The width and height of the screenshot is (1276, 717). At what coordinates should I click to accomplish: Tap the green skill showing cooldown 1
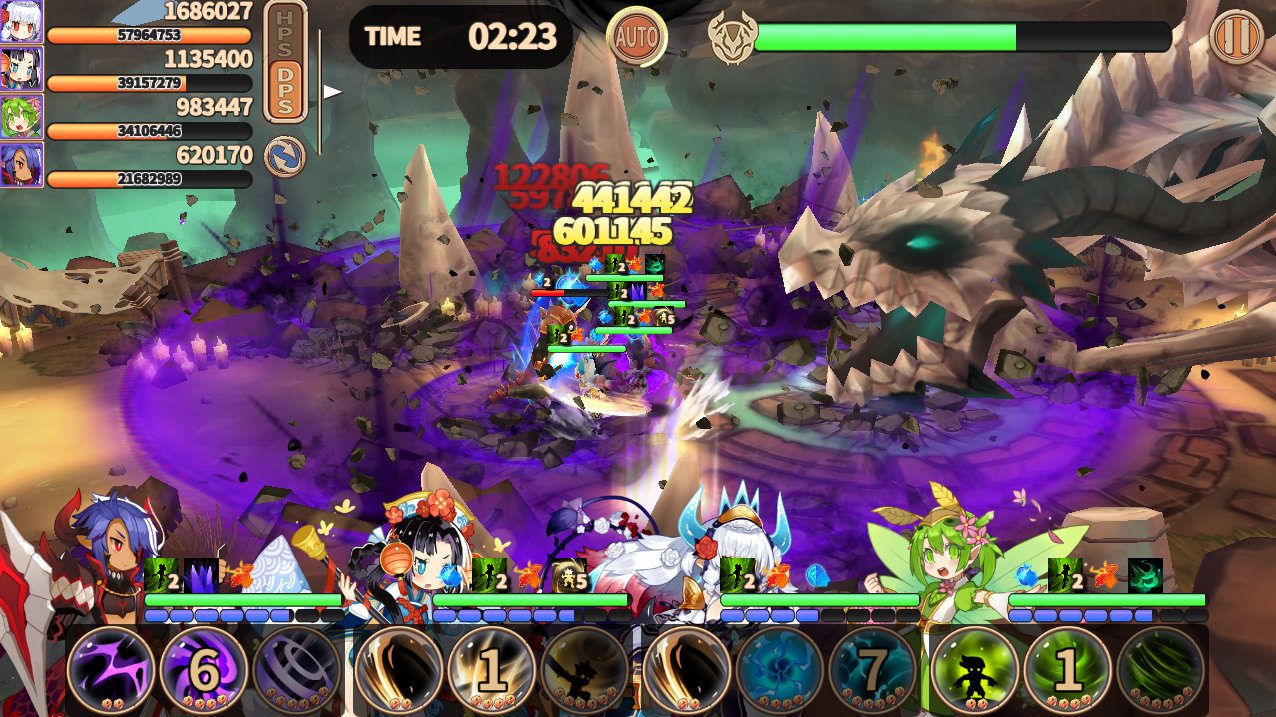[x=1068, y=670]
